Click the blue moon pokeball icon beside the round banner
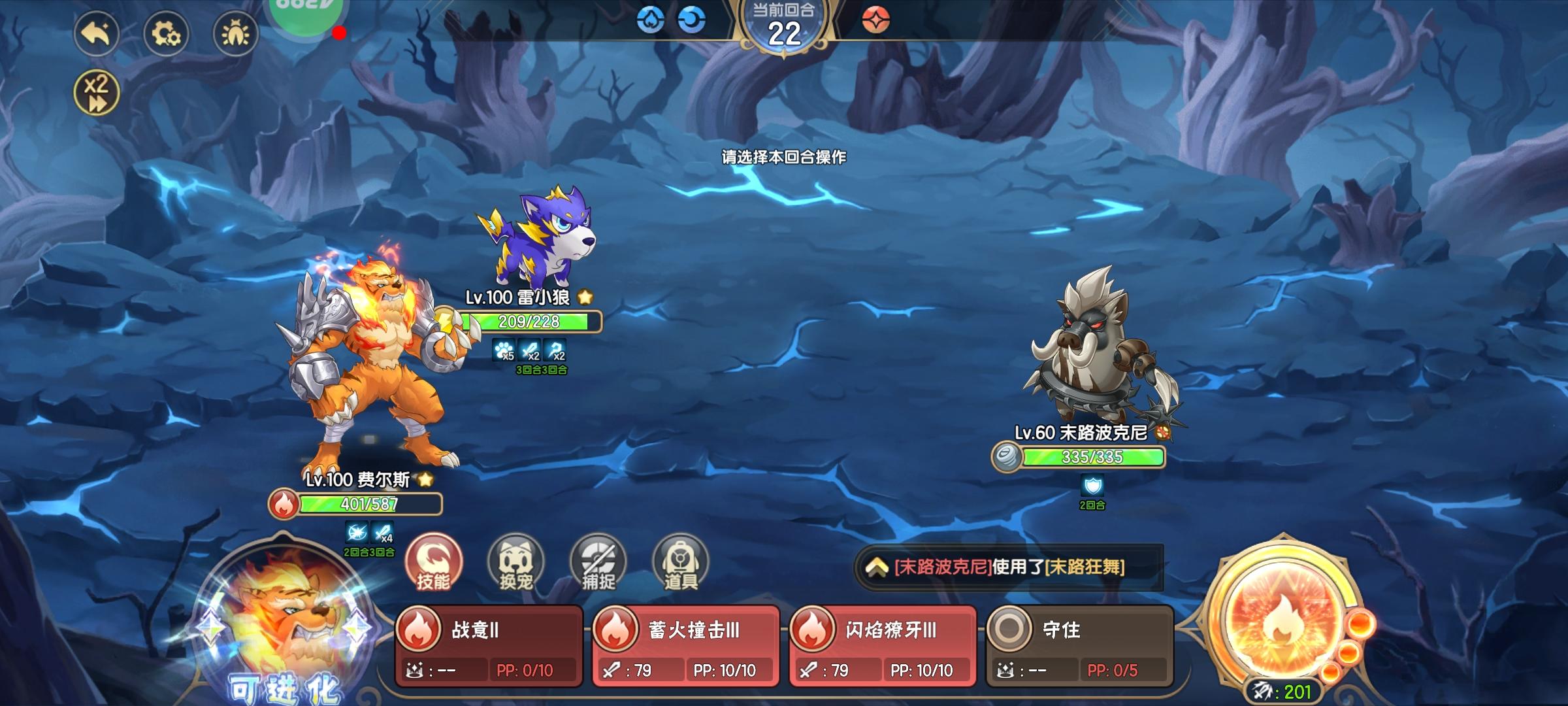Viewport: 1568px width, 706px height. [x=690, y=20]
